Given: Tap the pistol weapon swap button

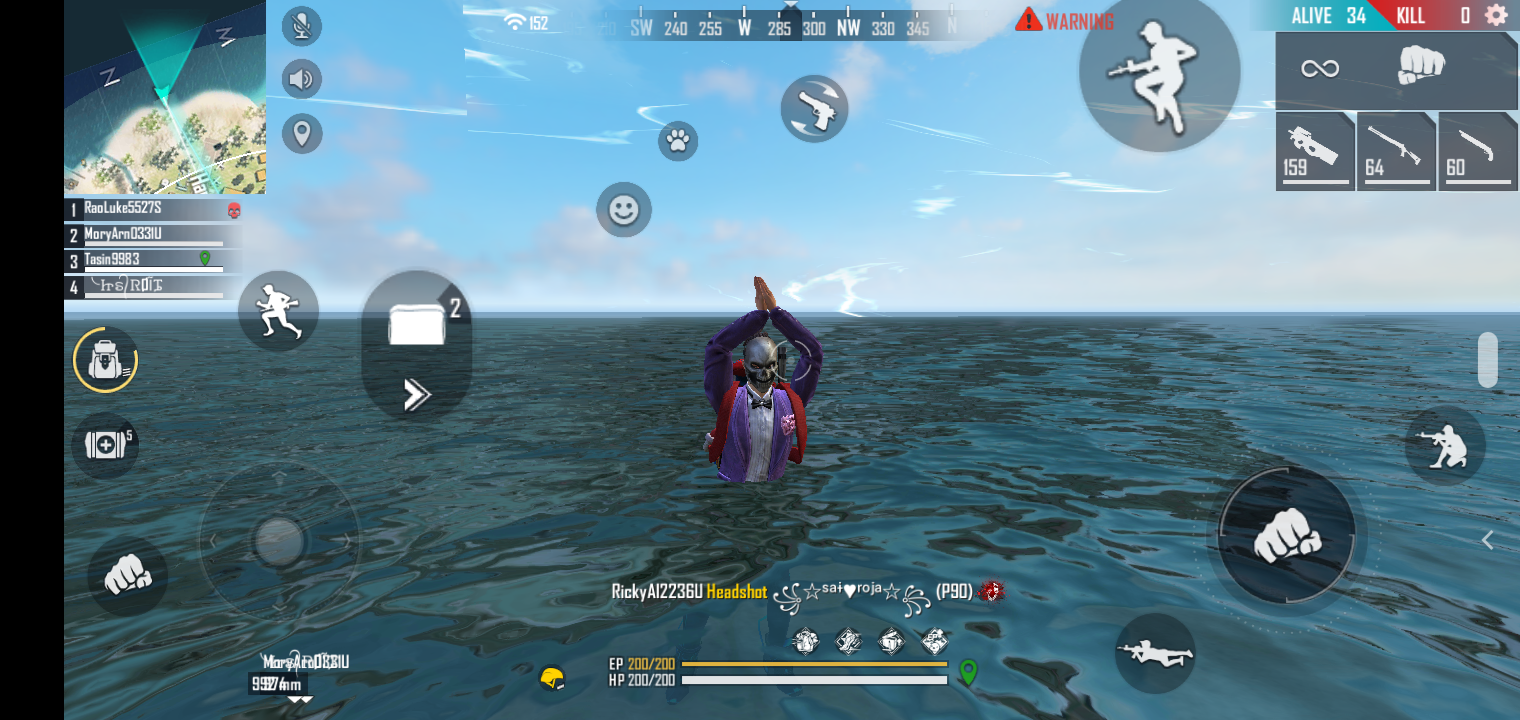Looking at the screenshot, I should click(814, 108).
